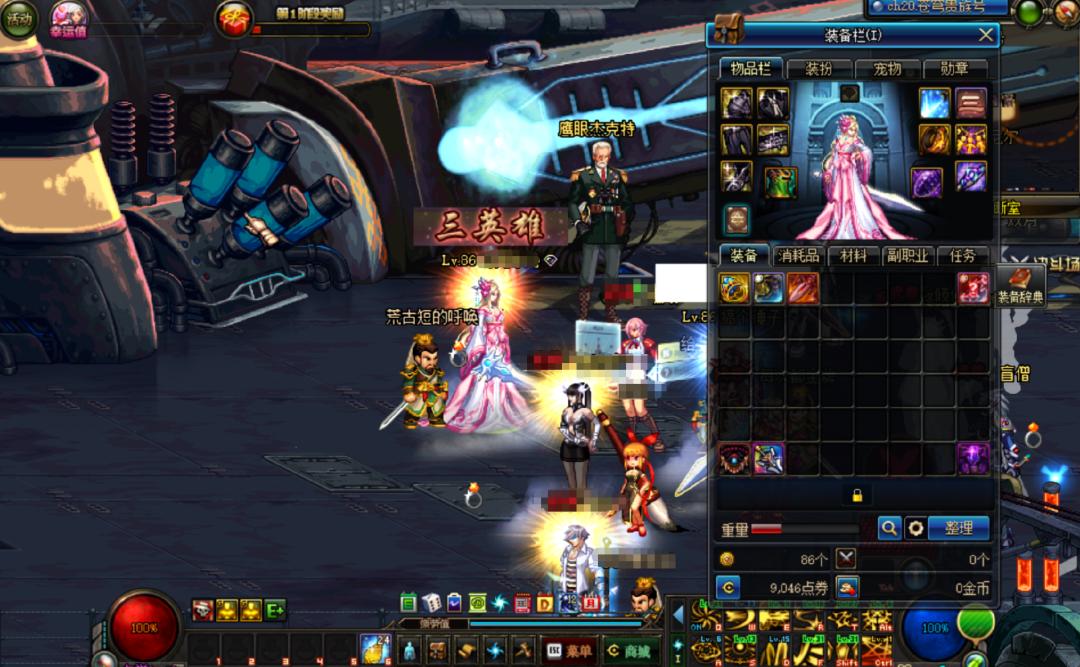Switch to the 任务 quest items tab
Viewport: 1080px width, 667px height.
[x=963, y=256]
